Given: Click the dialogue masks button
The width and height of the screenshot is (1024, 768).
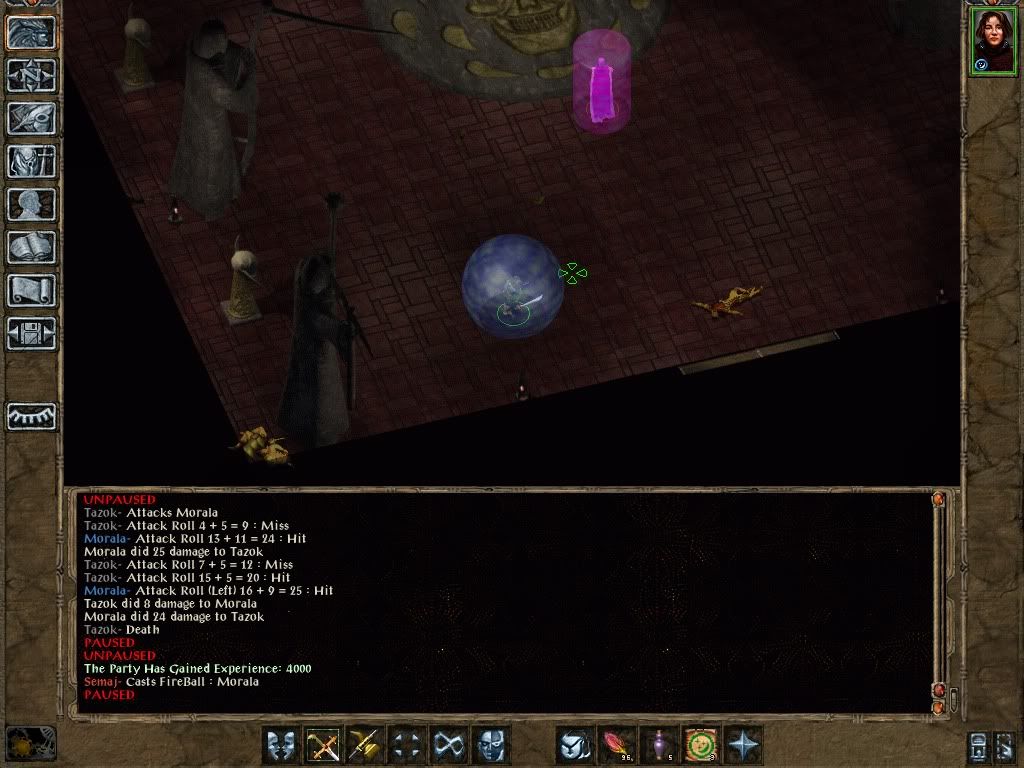Looking at the screenshot, I should coord(282,745).
